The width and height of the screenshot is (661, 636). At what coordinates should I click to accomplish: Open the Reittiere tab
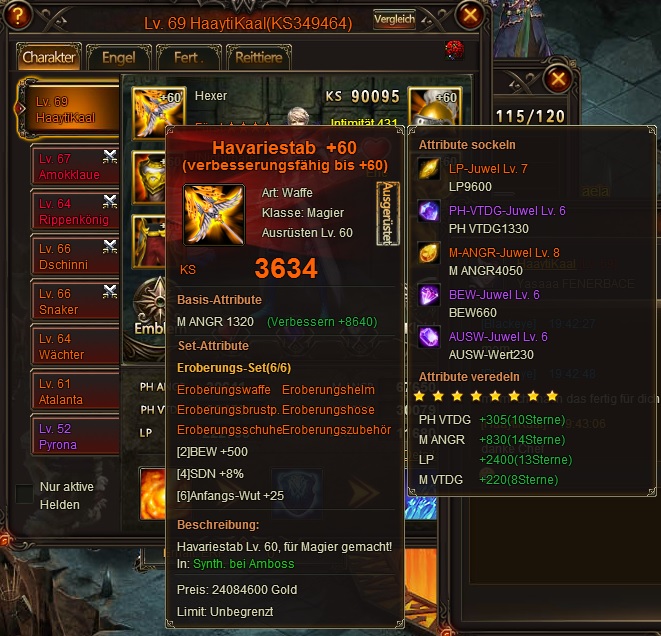point(256,58)
